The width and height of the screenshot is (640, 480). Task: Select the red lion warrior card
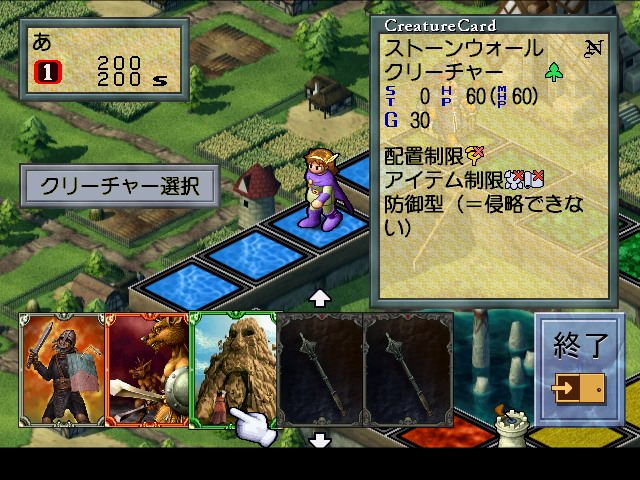coord(146,370)
